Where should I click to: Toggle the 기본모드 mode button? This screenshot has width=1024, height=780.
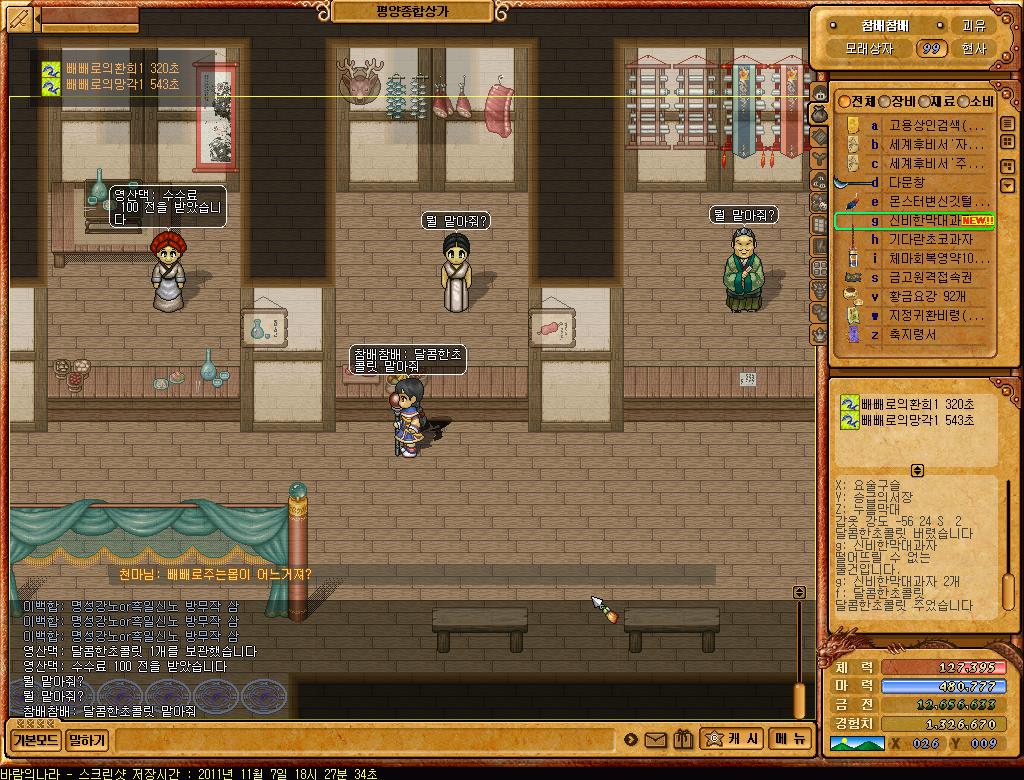pos(35,740)
